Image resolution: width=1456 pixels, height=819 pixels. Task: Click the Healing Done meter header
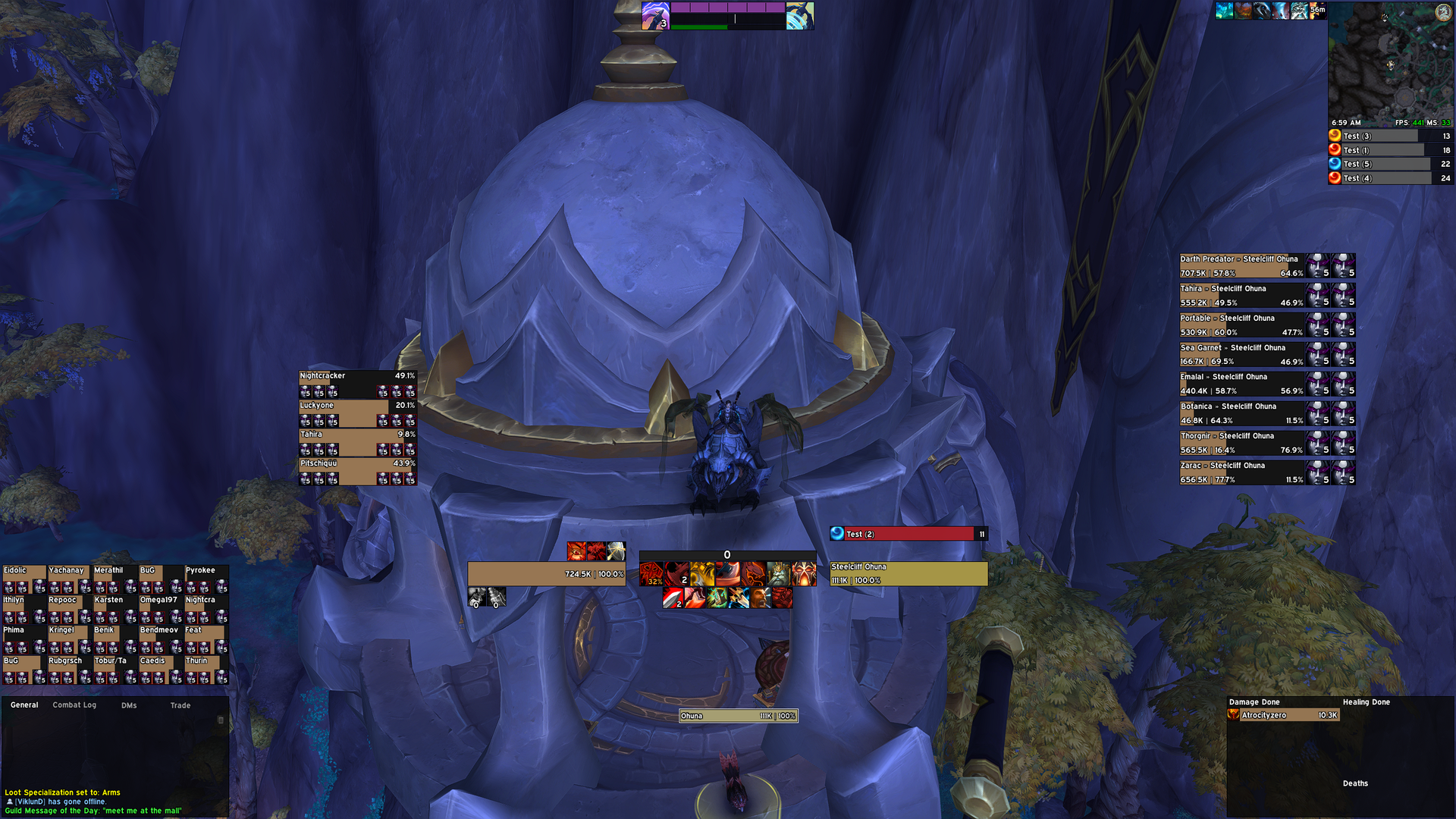1366,702
